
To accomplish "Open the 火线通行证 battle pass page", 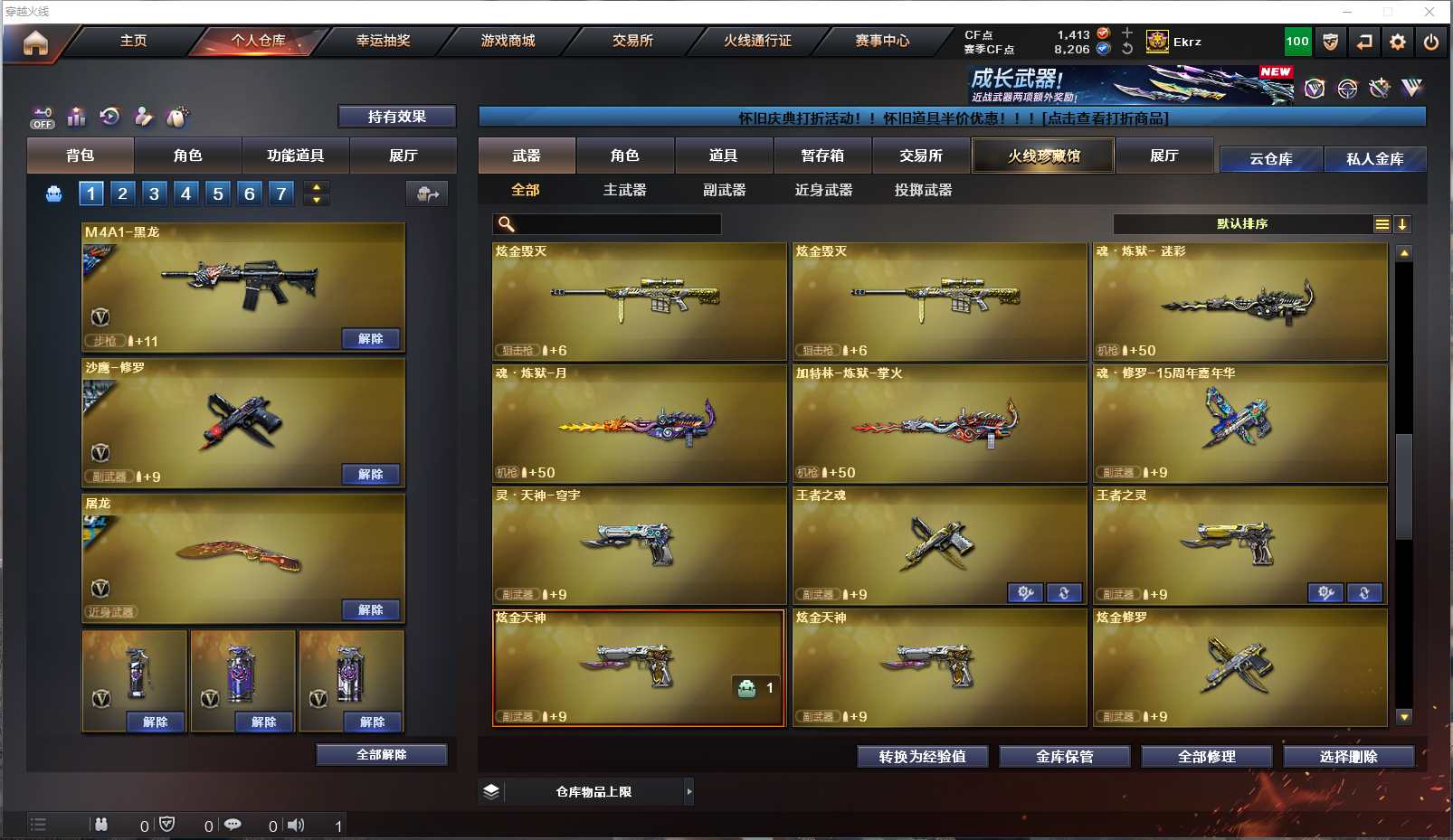I will [x=757, y=41].
